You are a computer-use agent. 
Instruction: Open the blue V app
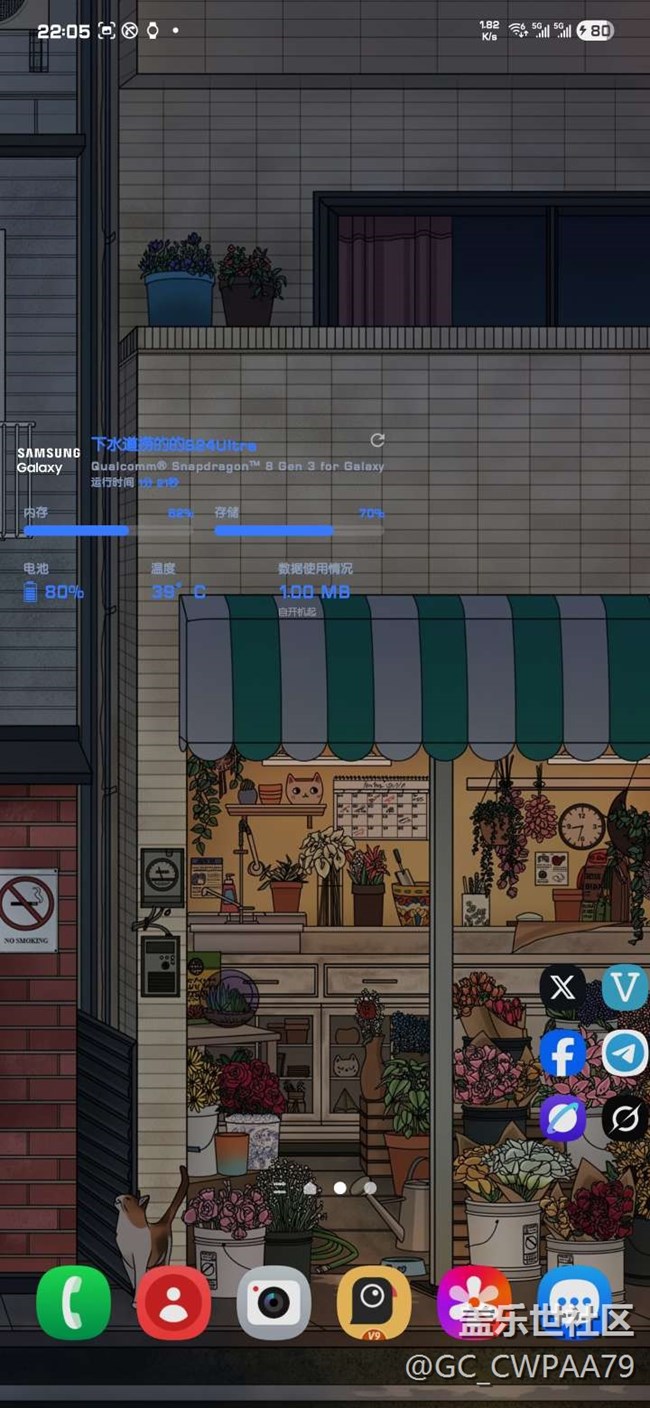tap(626, 988)
